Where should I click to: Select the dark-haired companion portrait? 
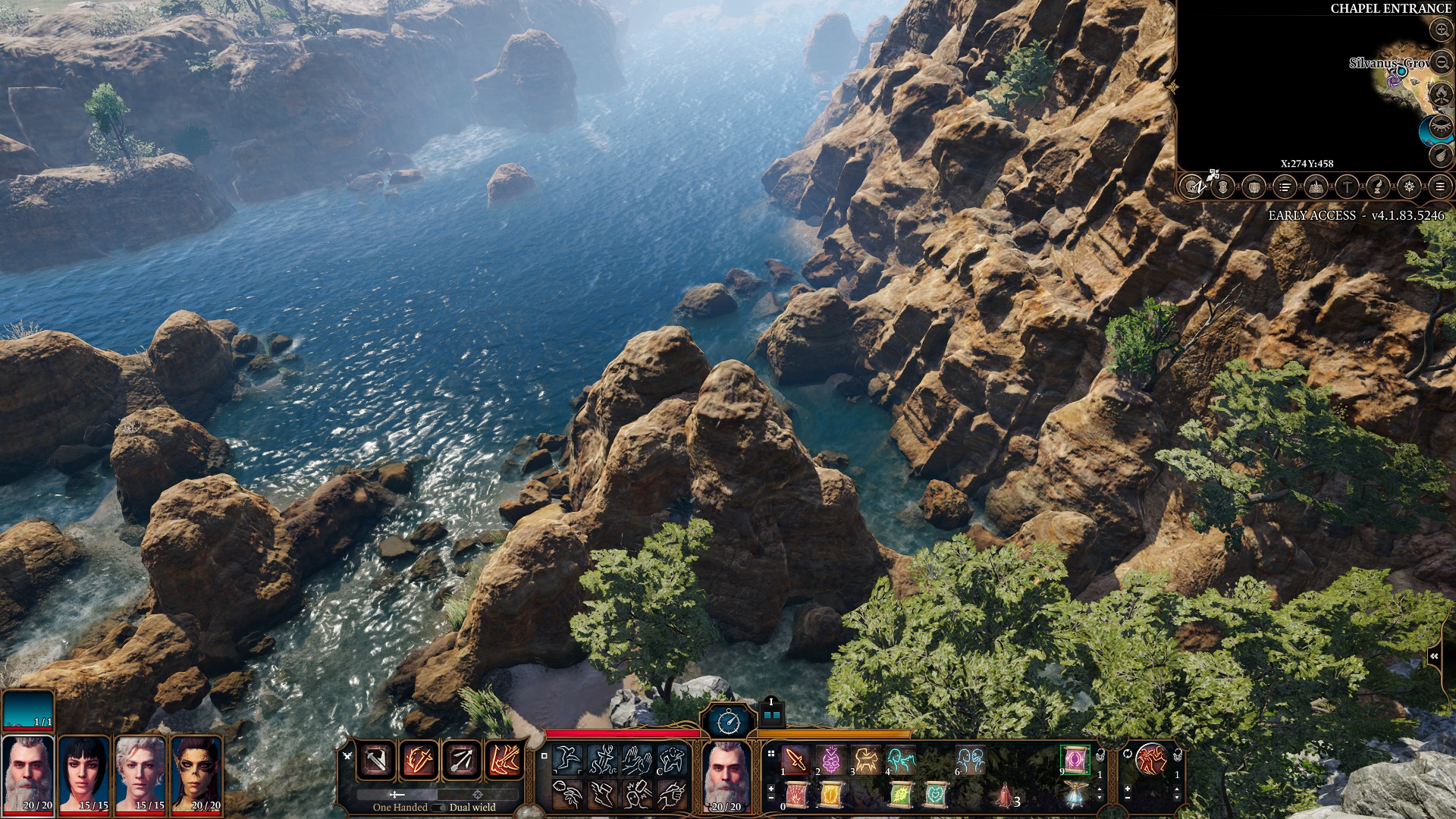click(x=85, y=773)
